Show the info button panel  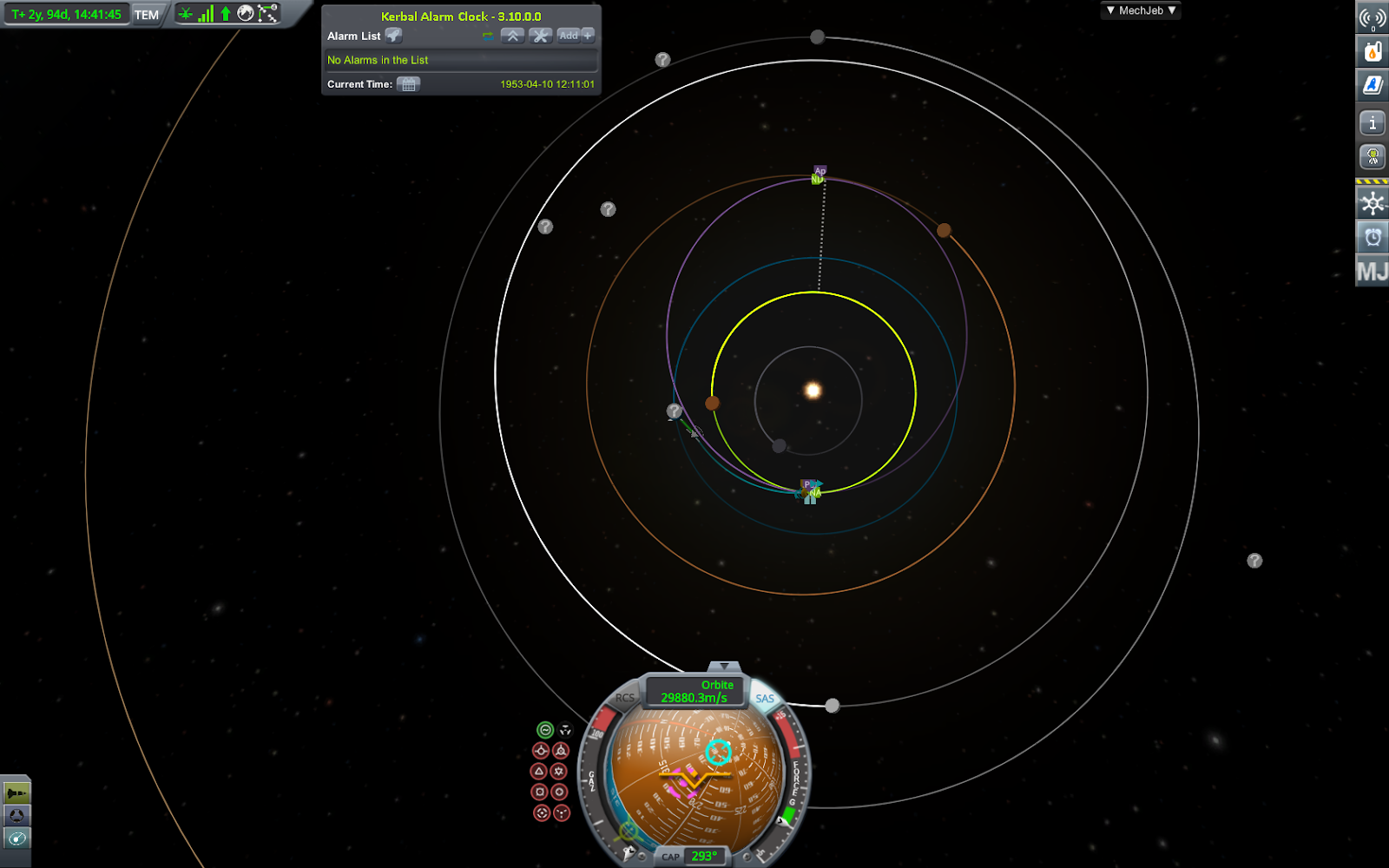tap(1373, 123)
